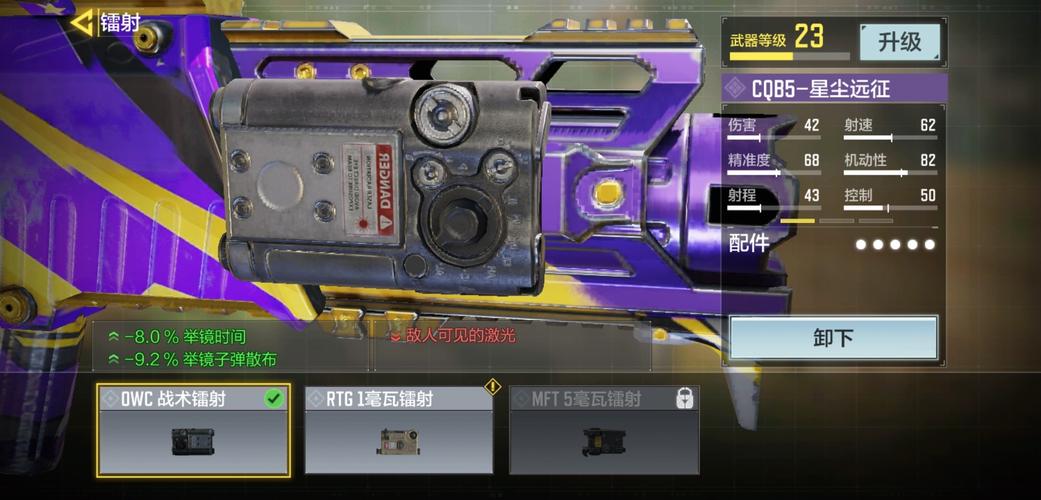Click the 卸下 unequip button

(833, 338)
